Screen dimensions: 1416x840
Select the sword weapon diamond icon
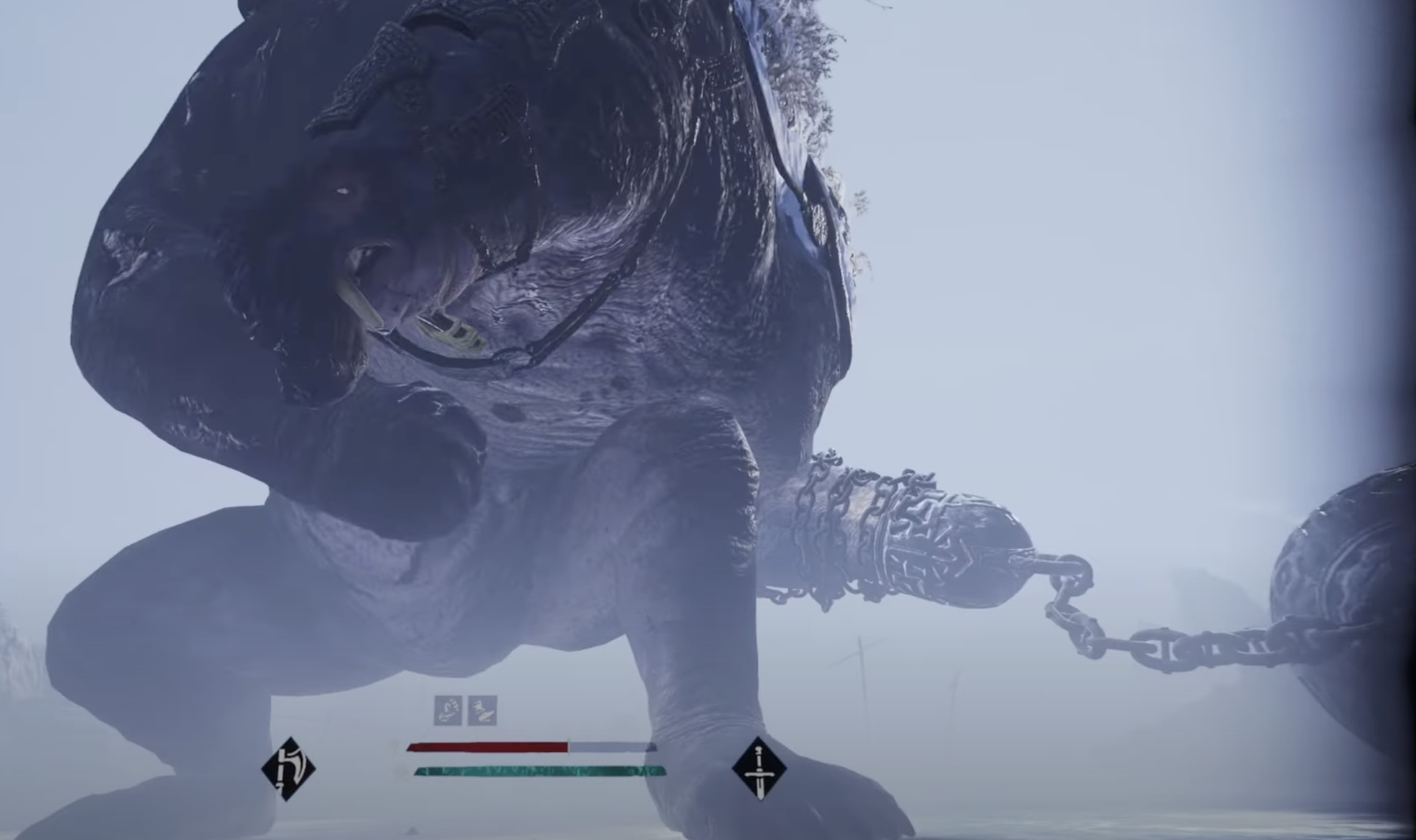click(x=759, y=768)
